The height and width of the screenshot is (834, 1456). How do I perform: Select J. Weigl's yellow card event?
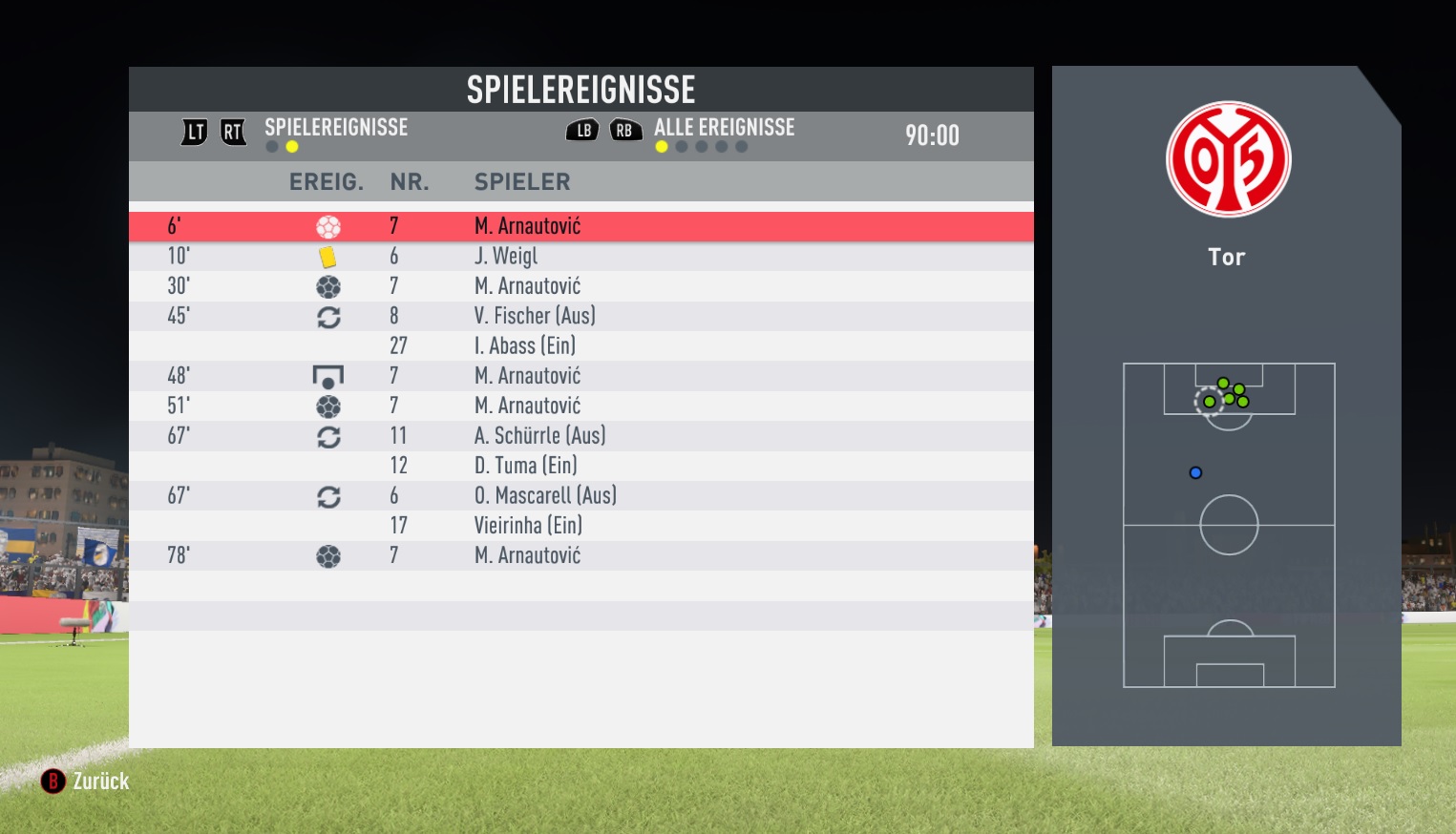pos(580,256)
